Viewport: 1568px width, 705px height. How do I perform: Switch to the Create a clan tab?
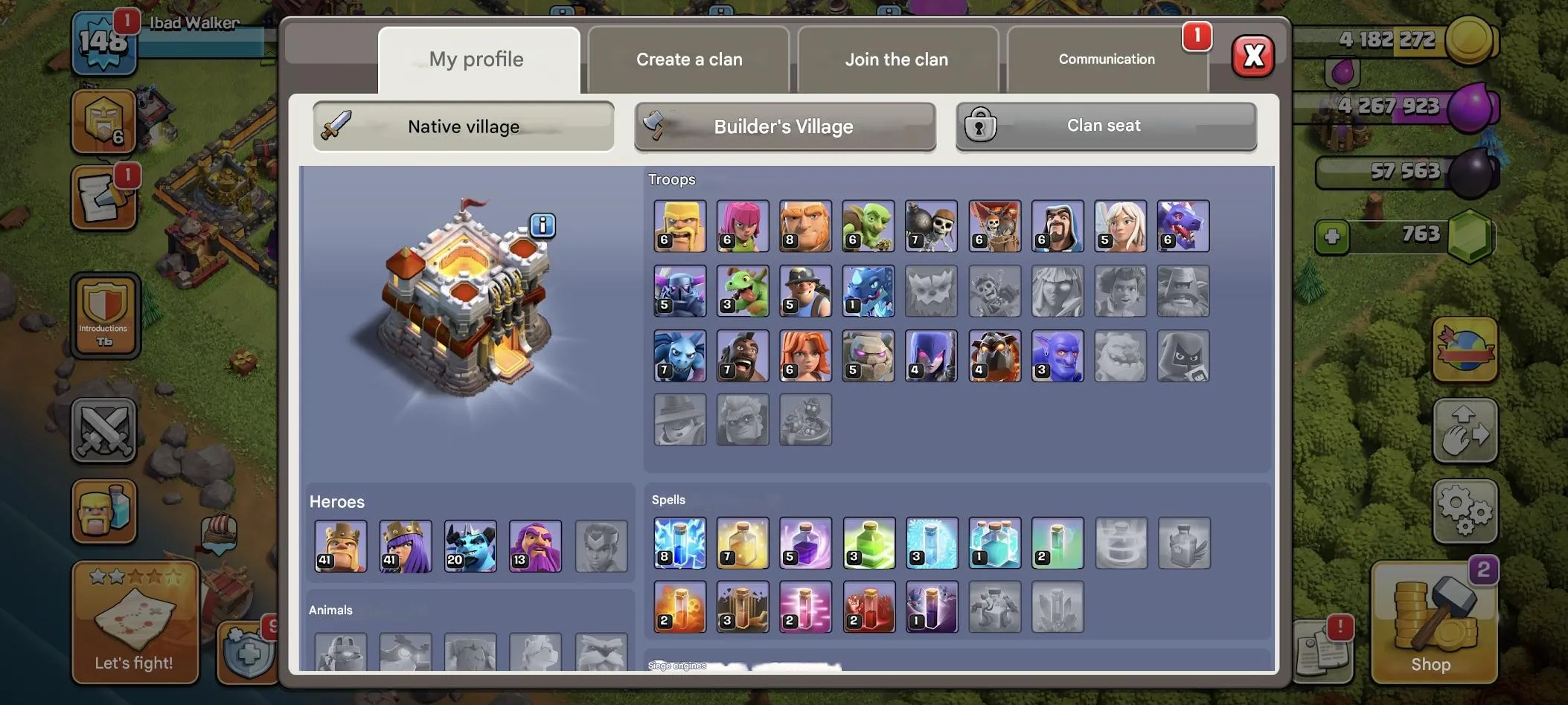[688, 59]
